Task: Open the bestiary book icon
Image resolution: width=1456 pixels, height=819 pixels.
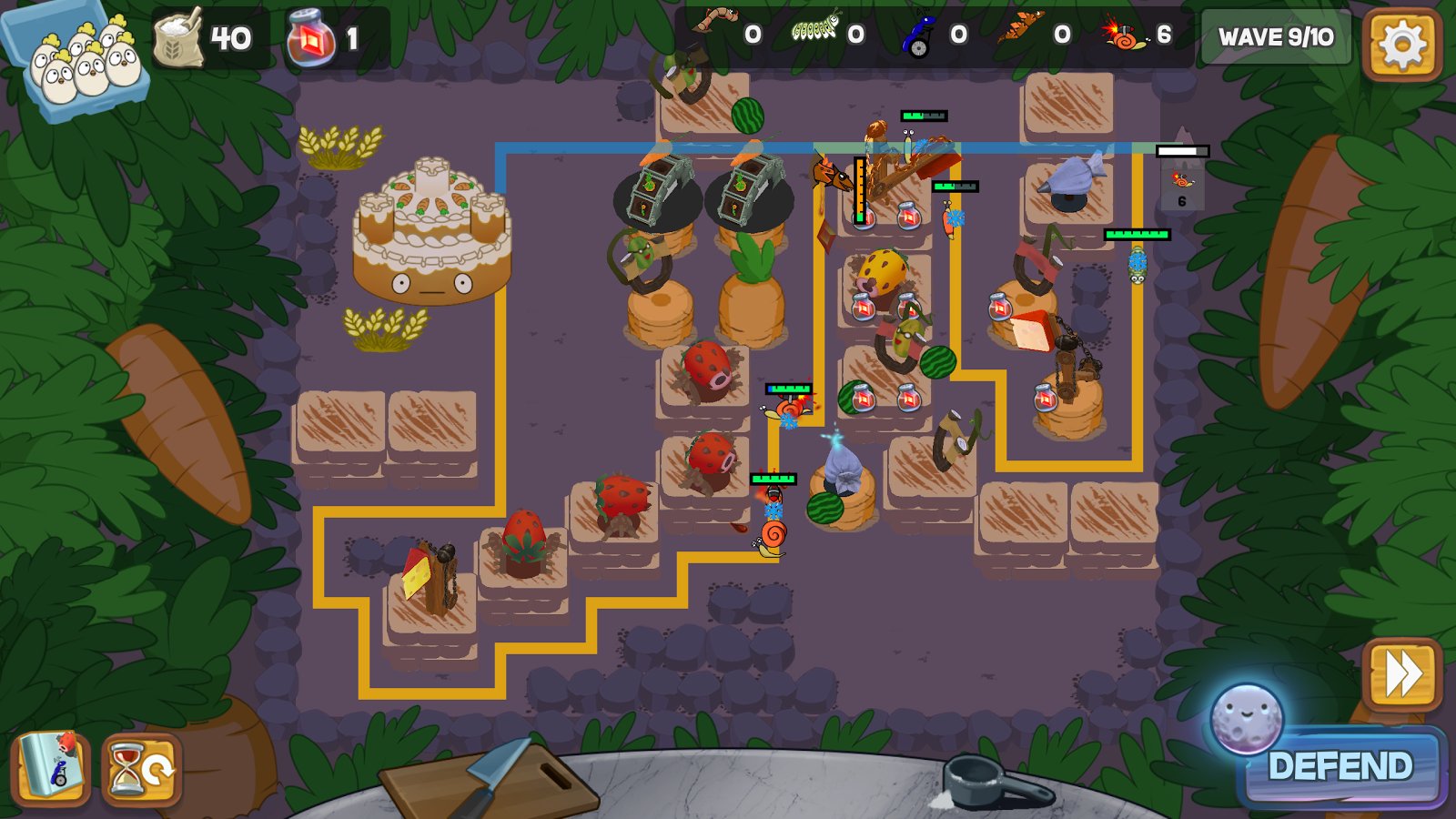Action: [x=52, y=769]
